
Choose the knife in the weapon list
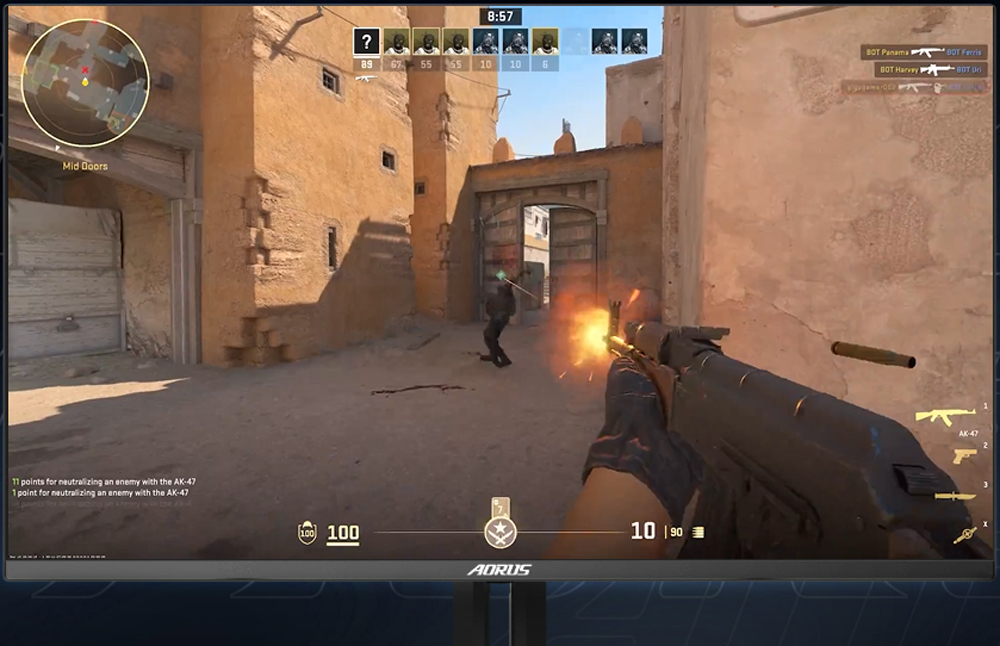[x=955, y=496]
